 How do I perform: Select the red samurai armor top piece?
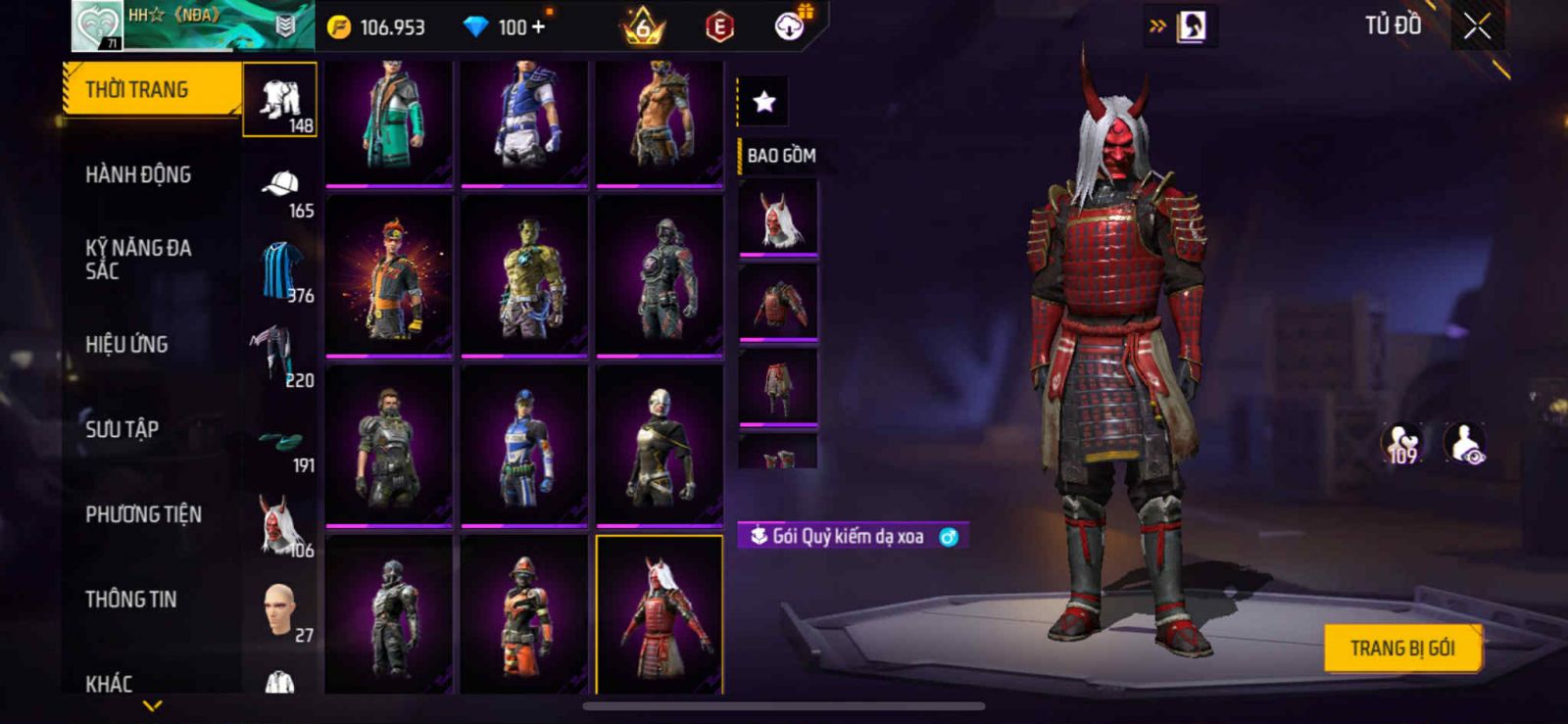[778, 302]
